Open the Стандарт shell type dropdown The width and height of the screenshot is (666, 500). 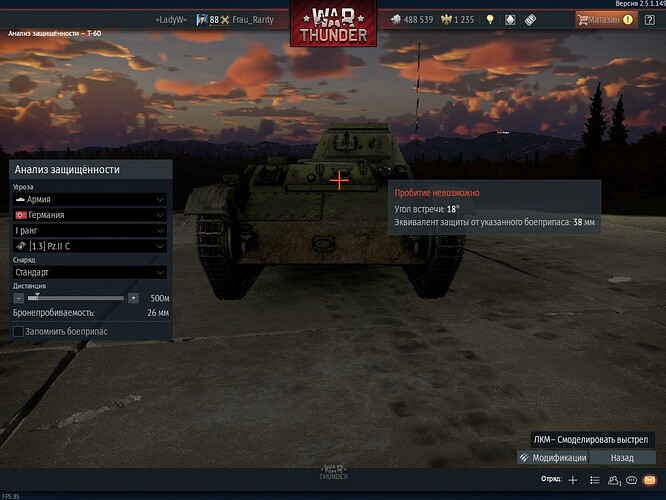[x=89, y=271]
